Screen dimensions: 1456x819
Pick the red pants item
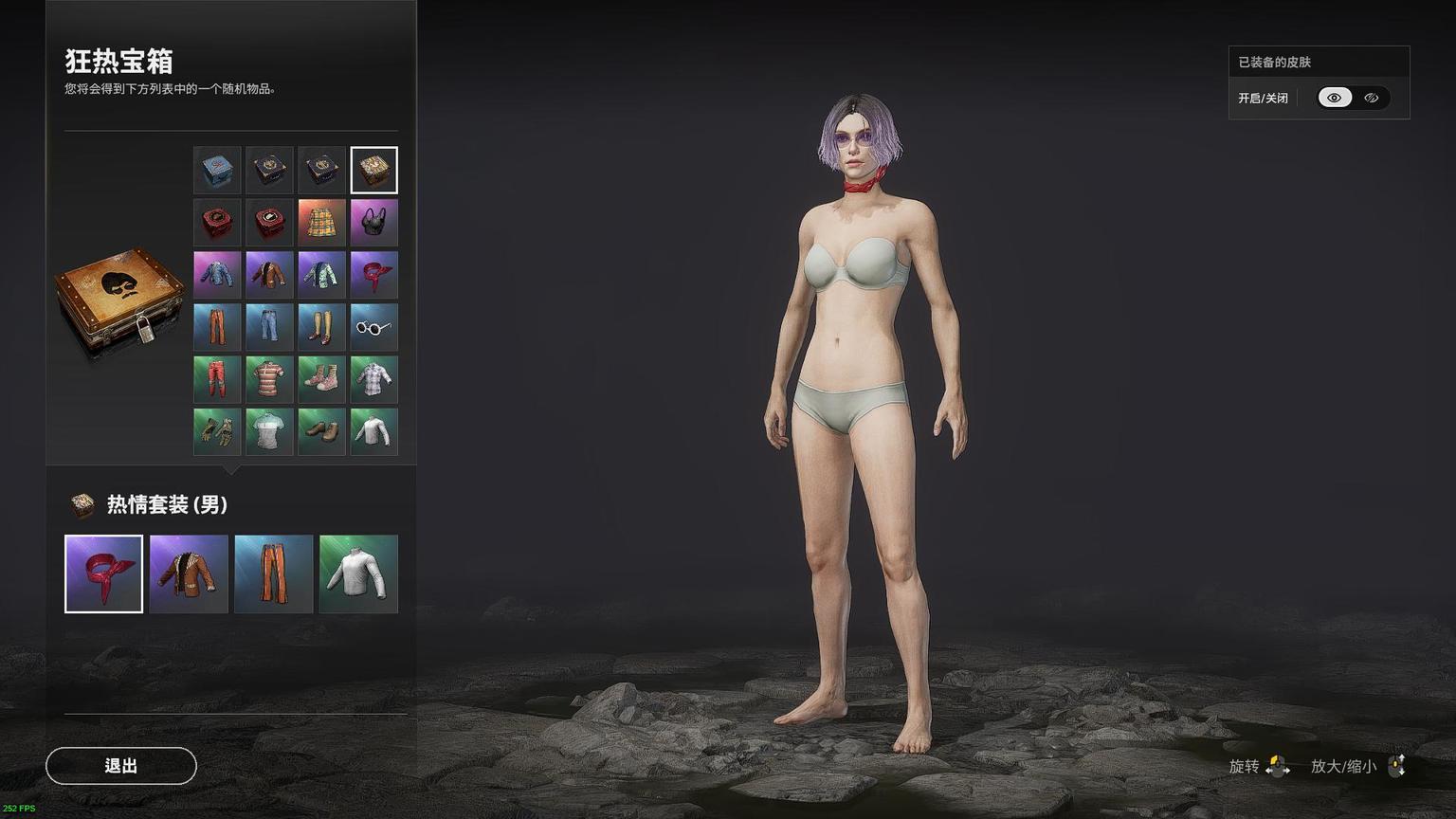(x=217, y=379)
